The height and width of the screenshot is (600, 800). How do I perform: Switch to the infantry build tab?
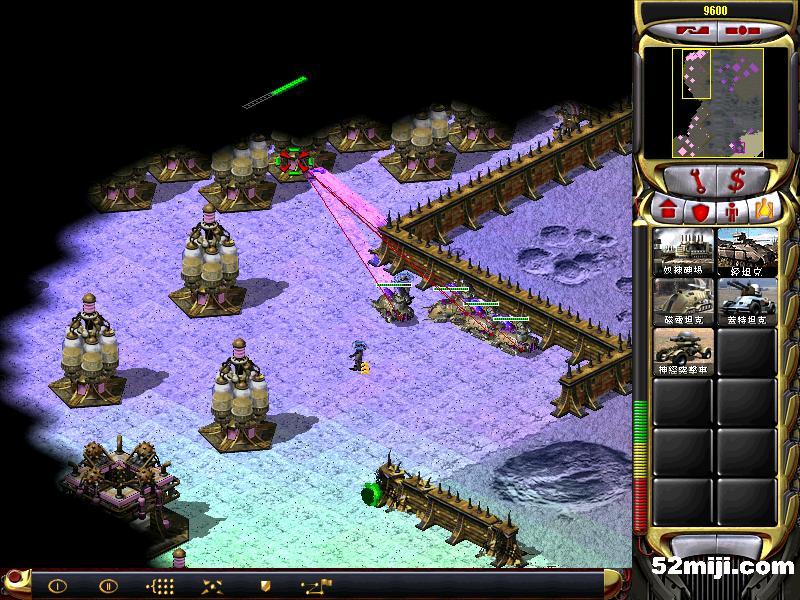pos(733,210)
